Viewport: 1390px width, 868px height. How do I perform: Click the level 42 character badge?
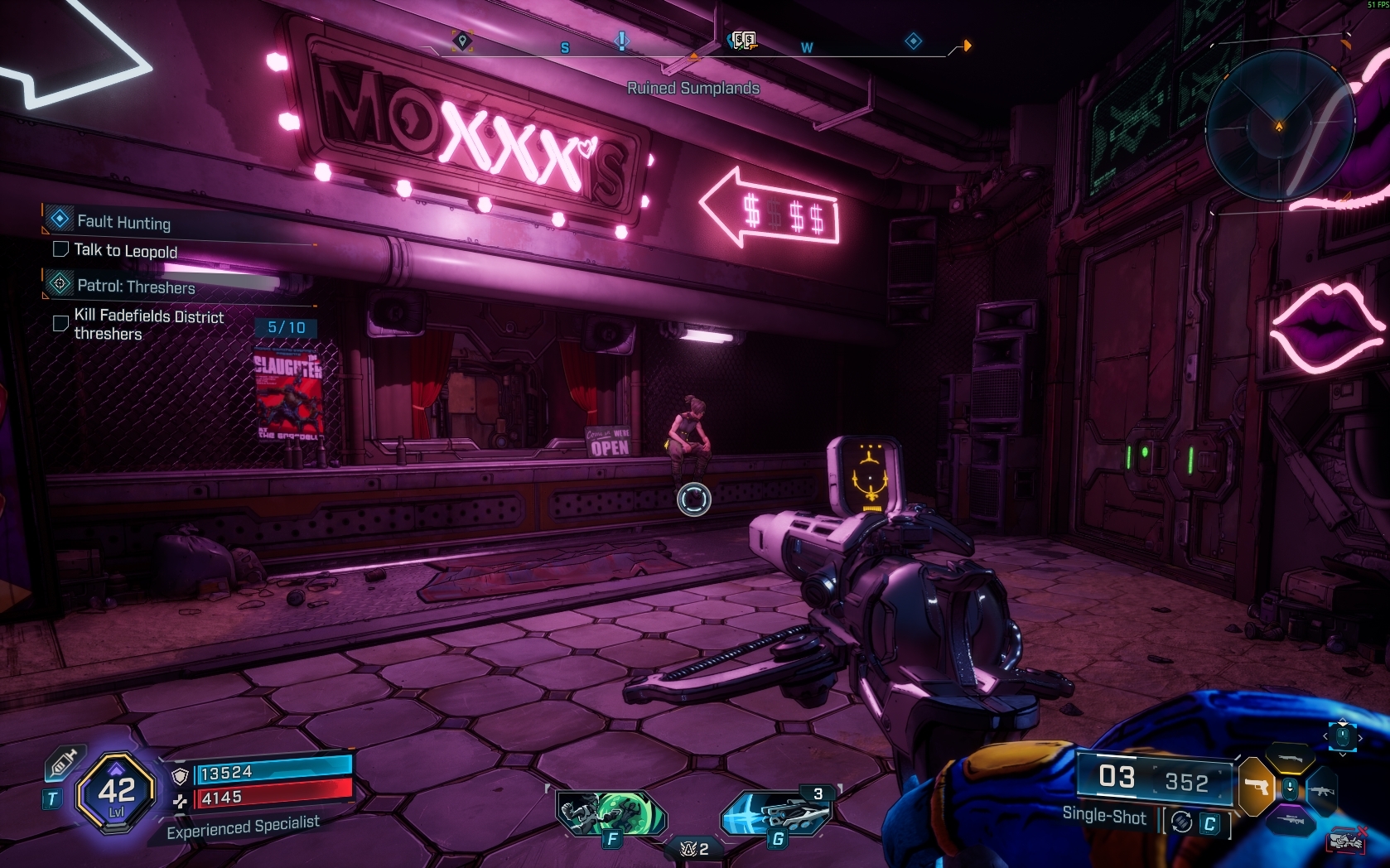coord(116,793)
